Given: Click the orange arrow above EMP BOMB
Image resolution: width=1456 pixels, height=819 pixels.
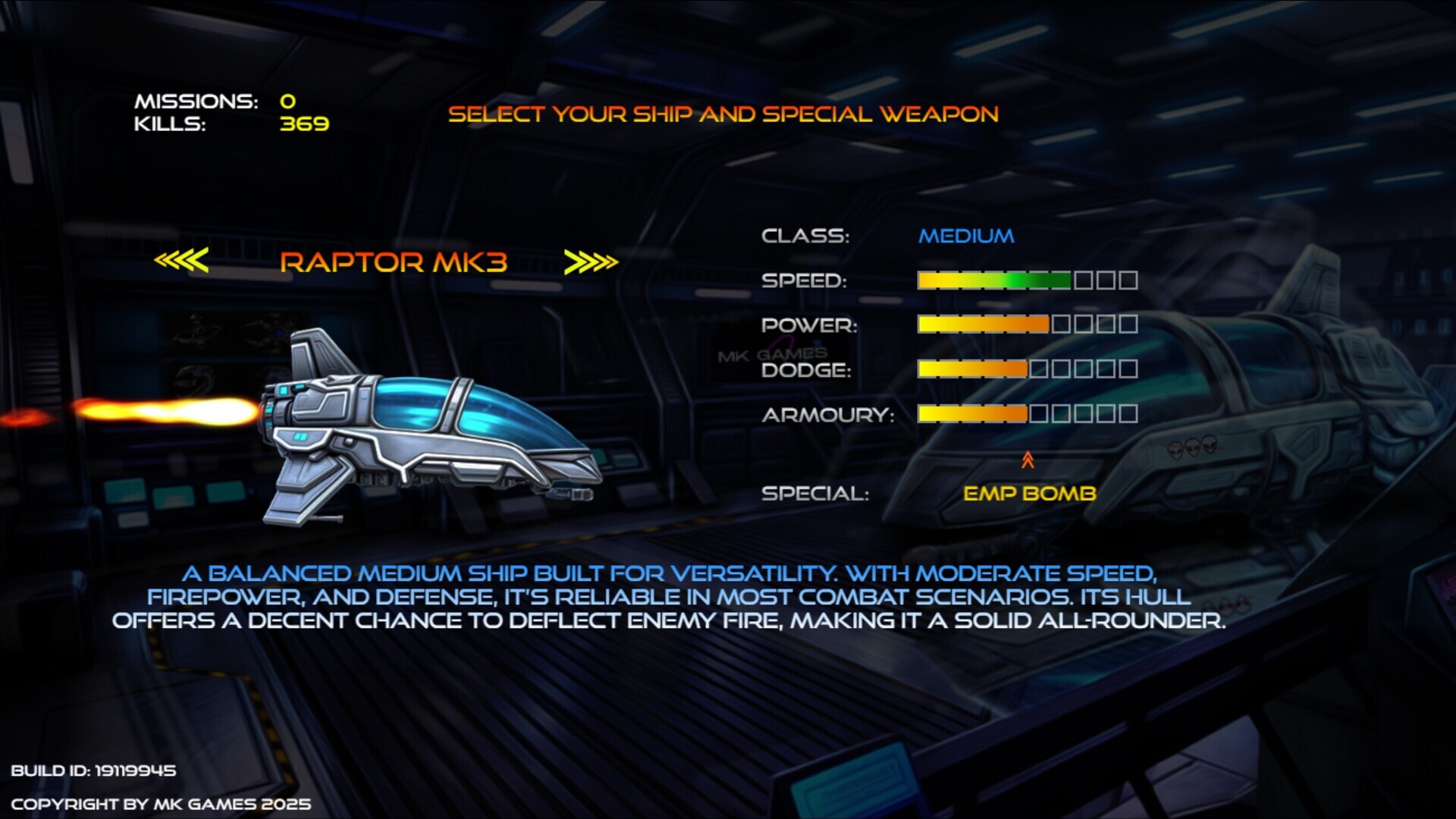Looking at the screenshot, I should coord(1028,459).
